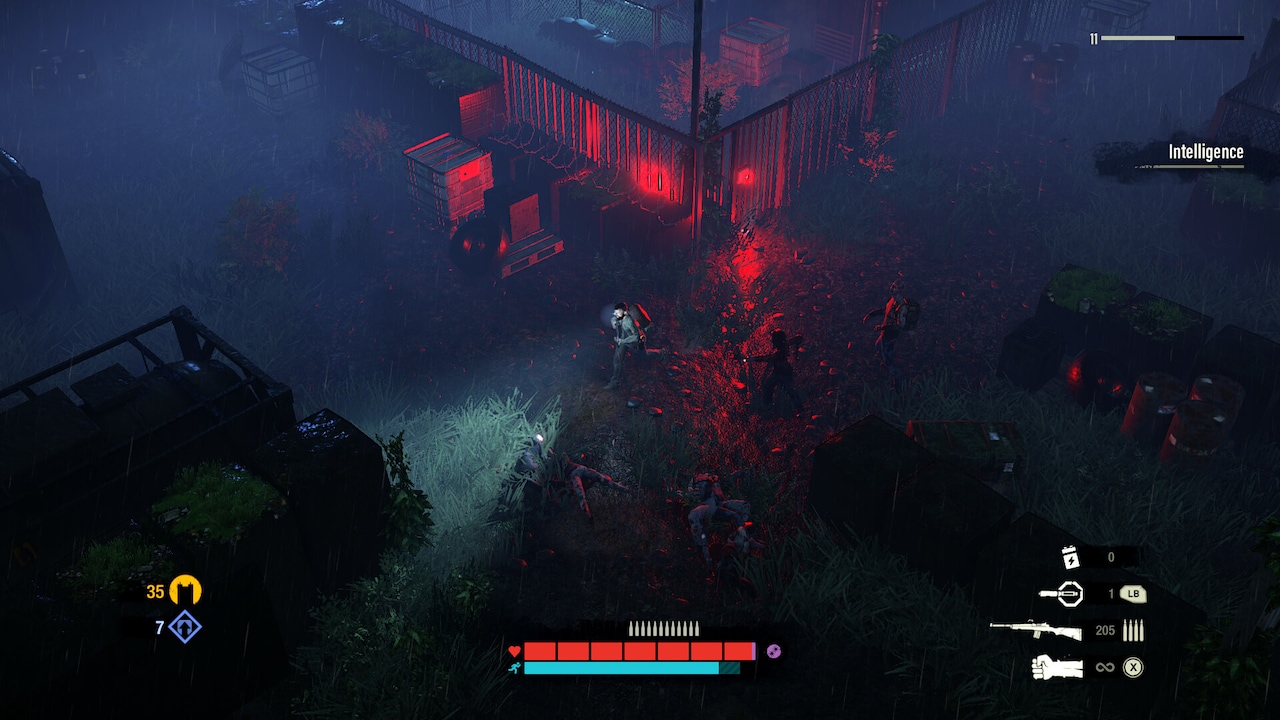This screenshot has width=1280, height=720.
Task: Toggle the flashlight via the LB prompt
Action: pyautogui.click(x=1135, y=594)
